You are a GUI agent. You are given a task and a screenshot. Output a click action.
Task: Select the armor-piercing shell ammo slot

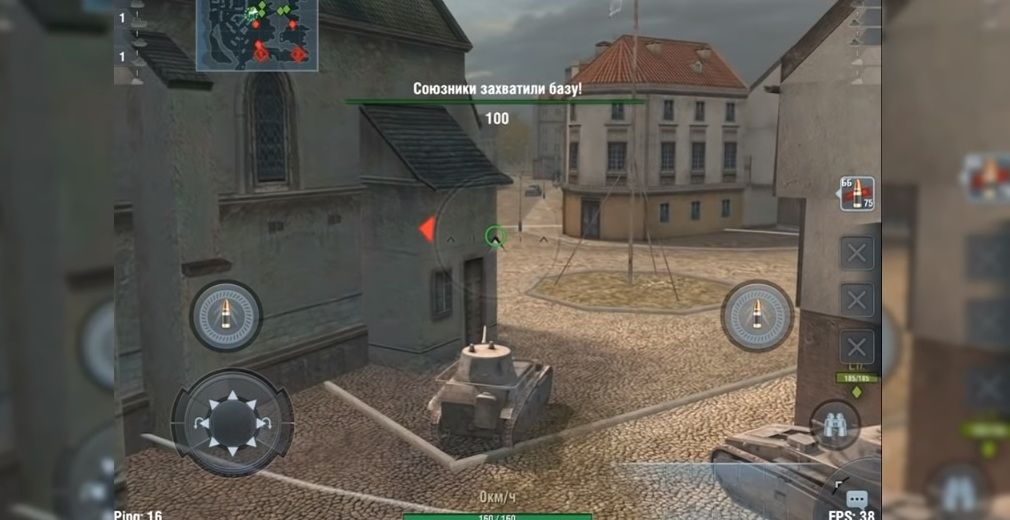pyautogui.click(x=857, y=193)
